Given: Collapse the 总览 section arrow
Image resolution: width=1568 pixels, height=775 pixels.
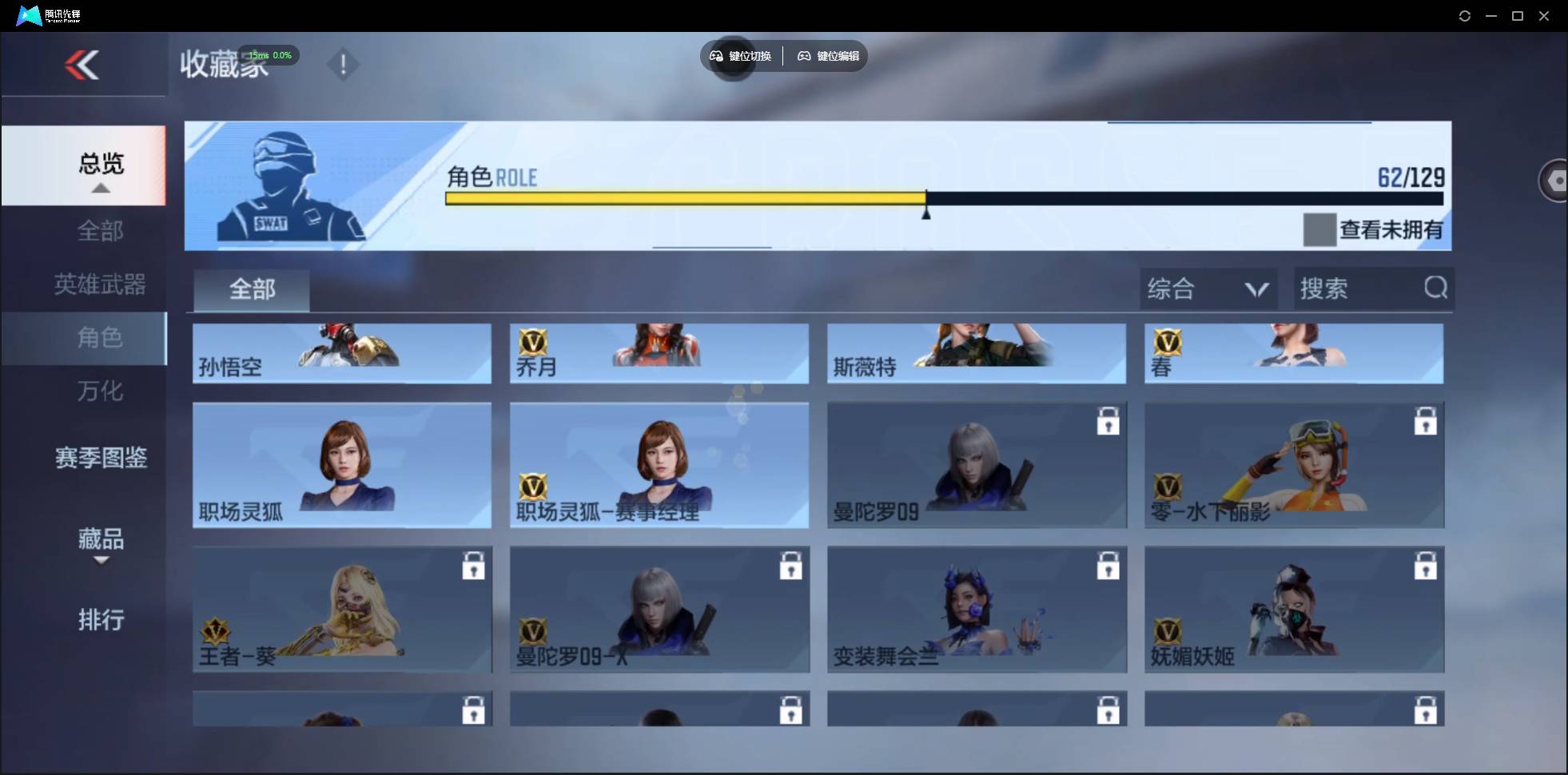Looking at the screenshot, I should tap(99, 187).
